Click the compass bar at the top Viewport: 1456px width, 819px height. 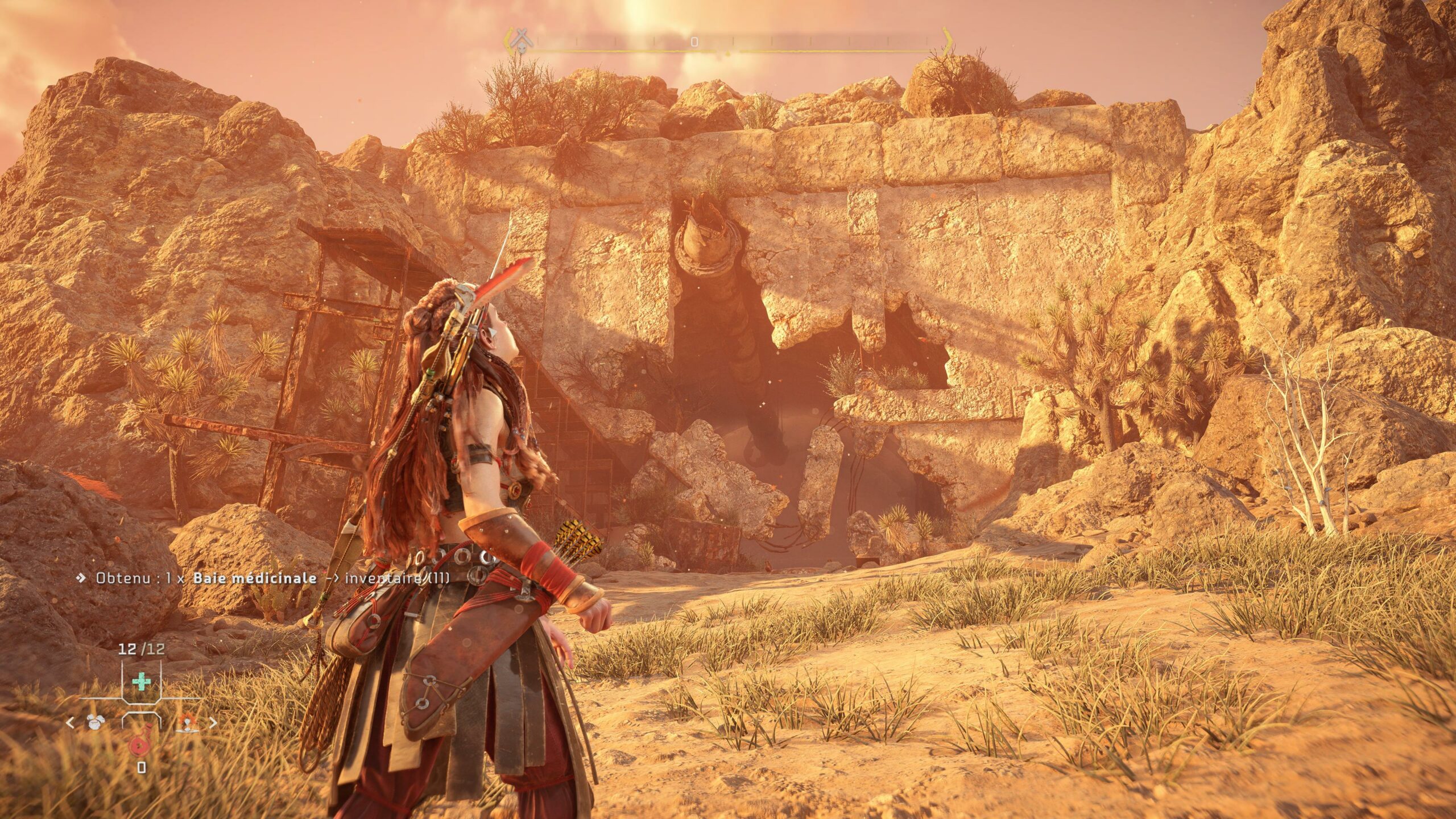tap(728, 42)
